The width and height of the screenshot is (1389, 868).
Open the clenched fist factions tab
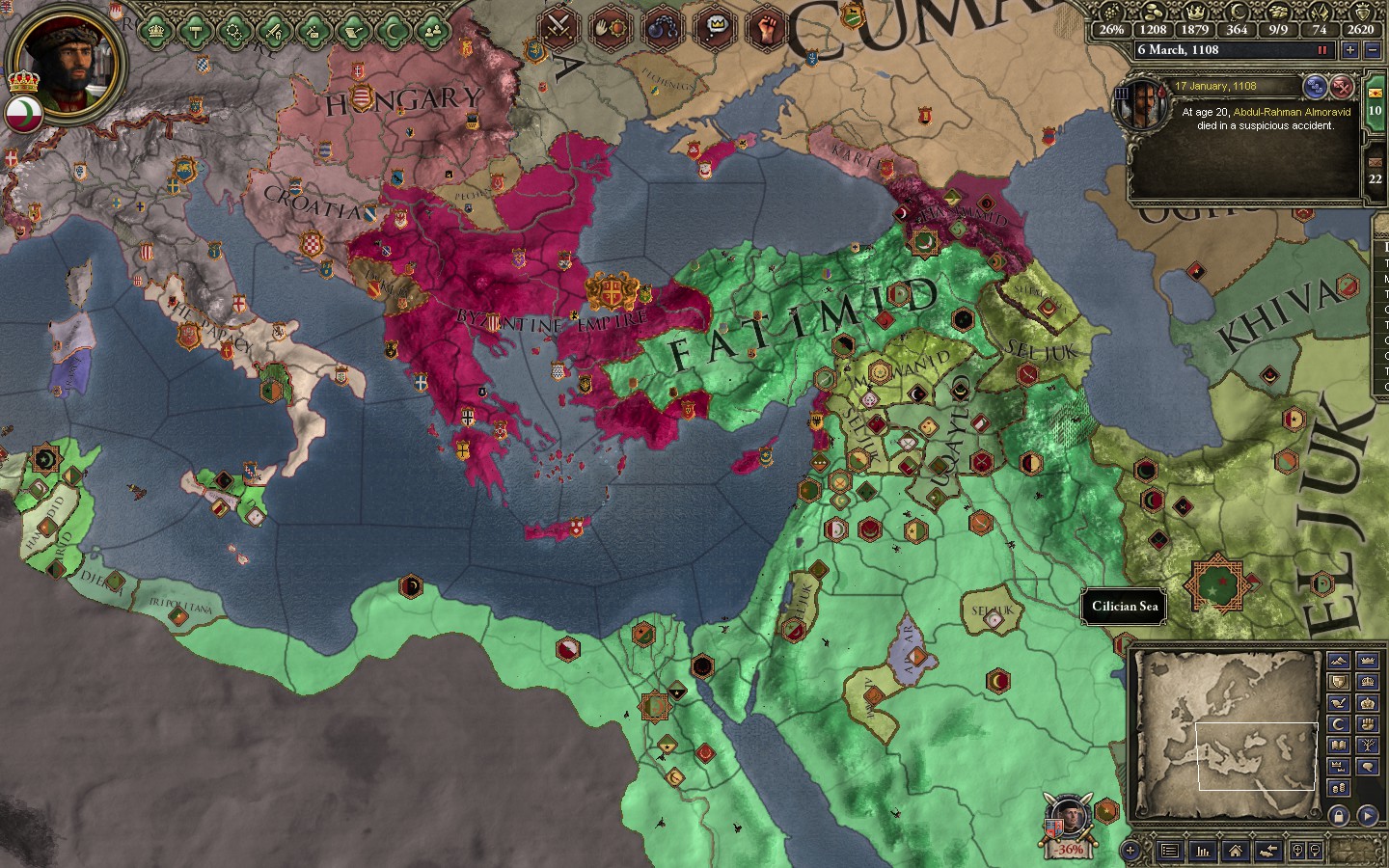[x=768, y=27]
